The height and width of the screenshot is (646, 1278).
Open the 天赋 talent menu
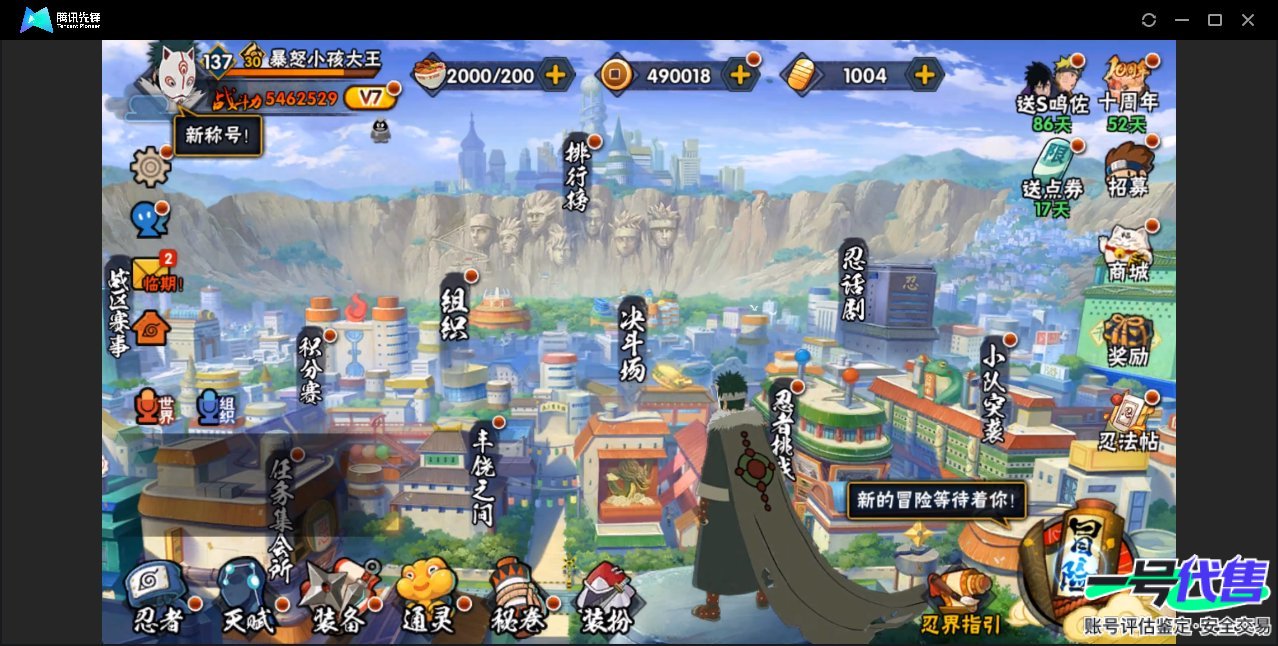tap(246, 598)
